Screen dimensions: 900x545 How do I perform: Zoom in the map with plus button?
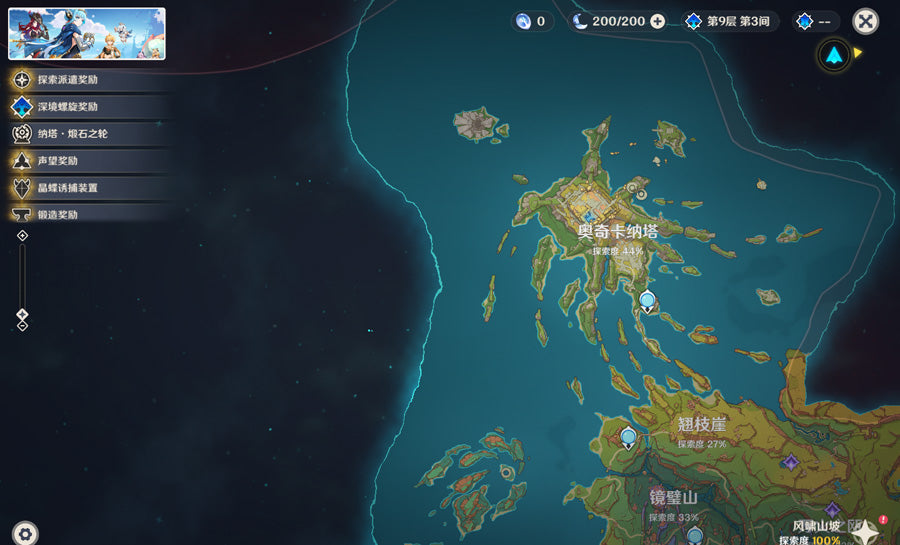tap(23, 236)
